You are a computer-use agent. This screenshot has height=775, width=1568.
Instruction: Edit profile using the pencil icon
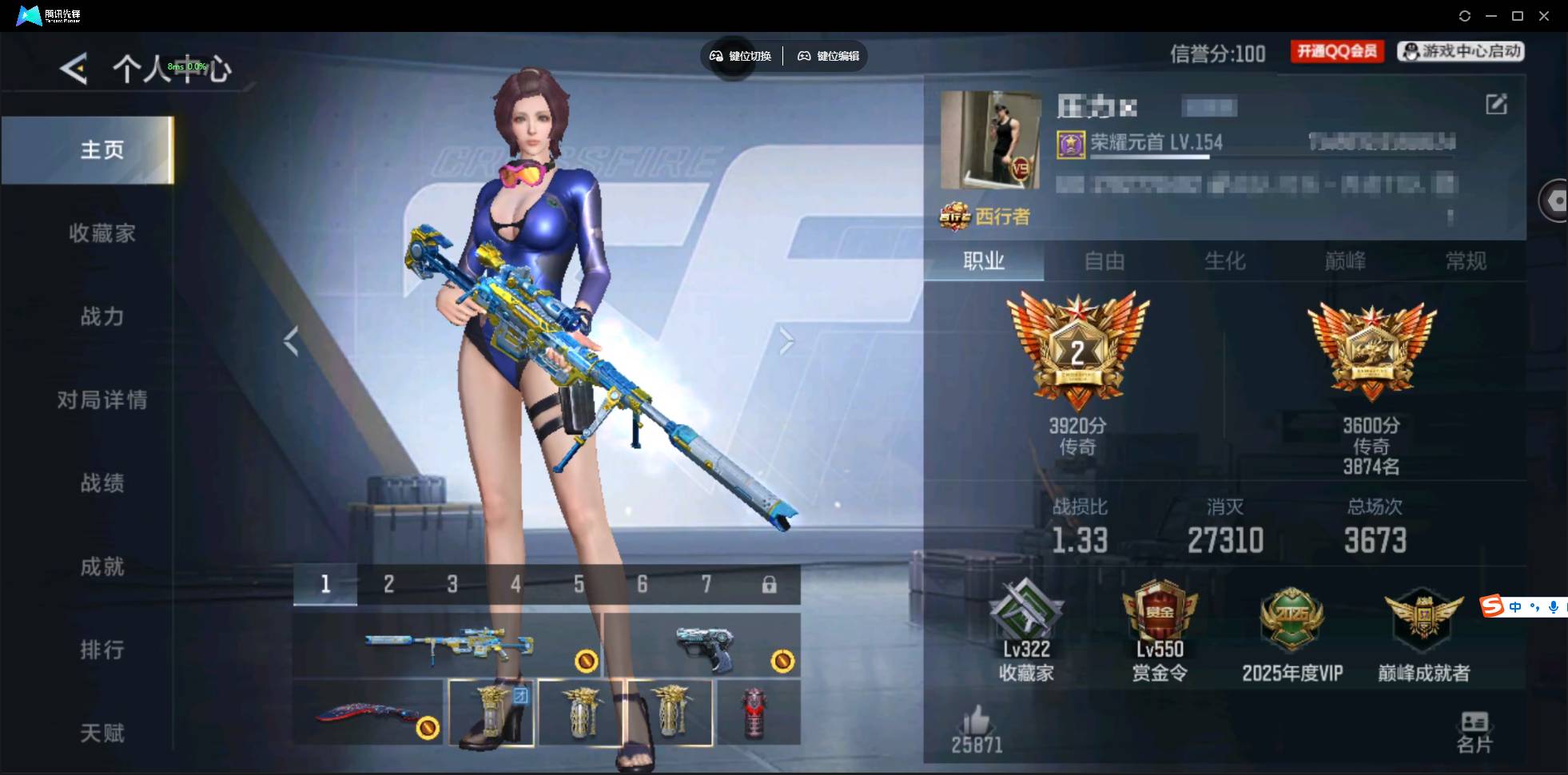(1498, 104)
